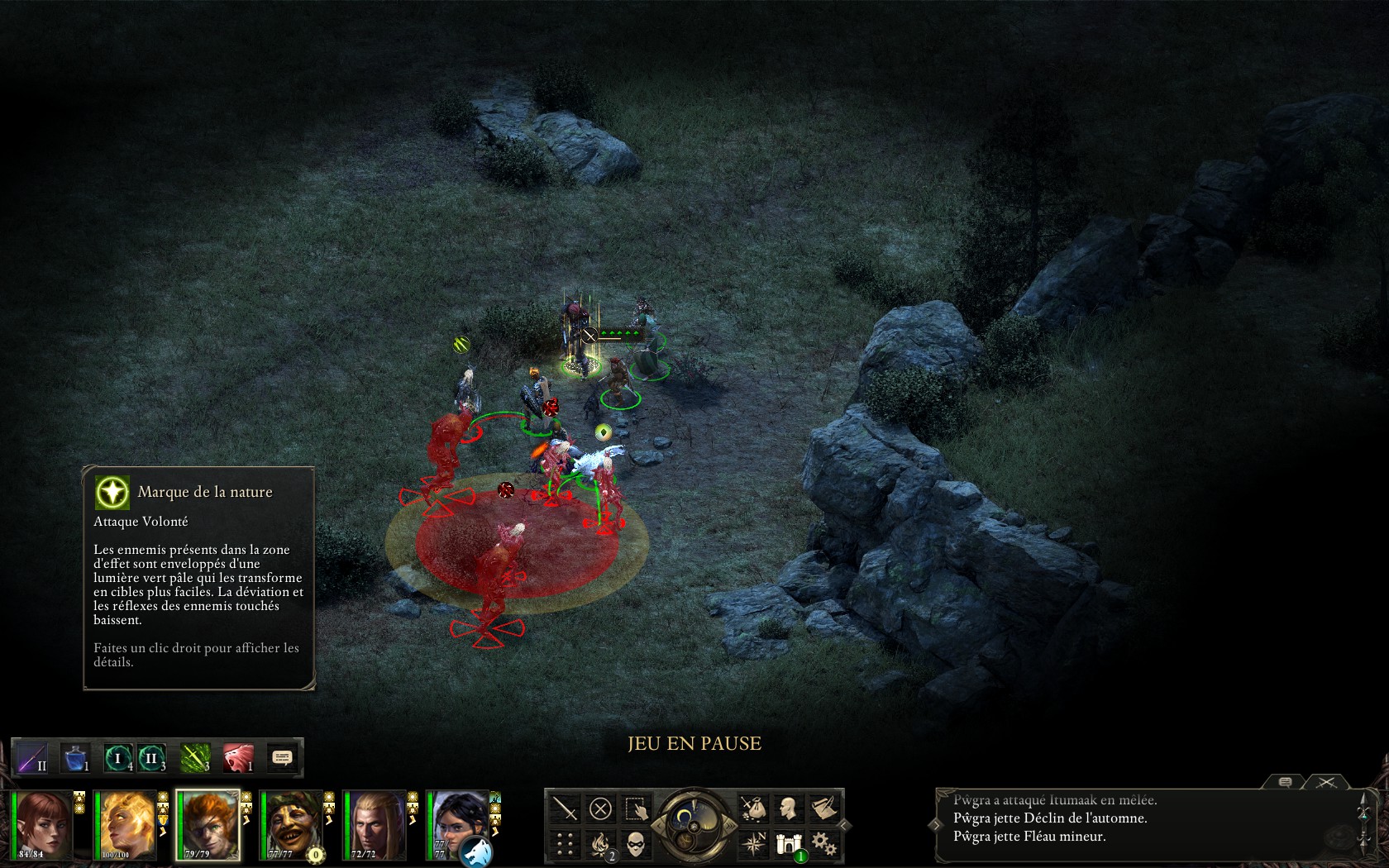
Task: Activate the red beast spiritshift ability
Action: point(238,757)
